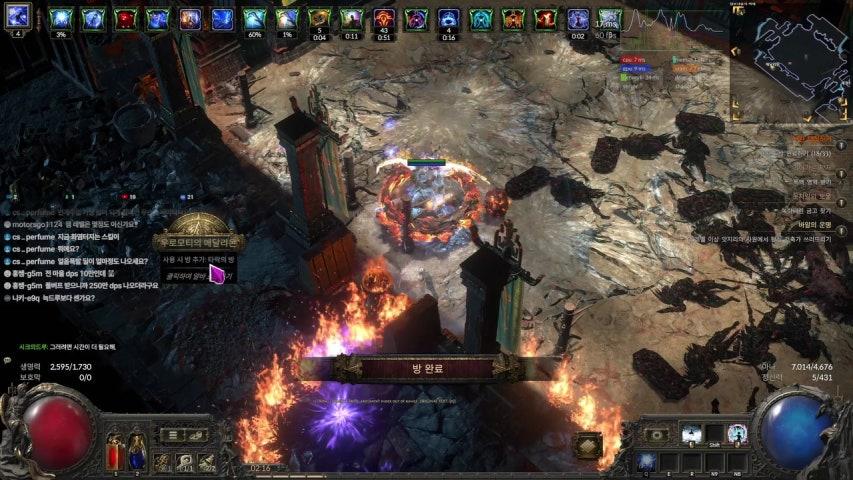Activate the right-mouse-button orb skill
Image resolution: width=853 pixels, height=480 pixels.
(x=738, y=434)
